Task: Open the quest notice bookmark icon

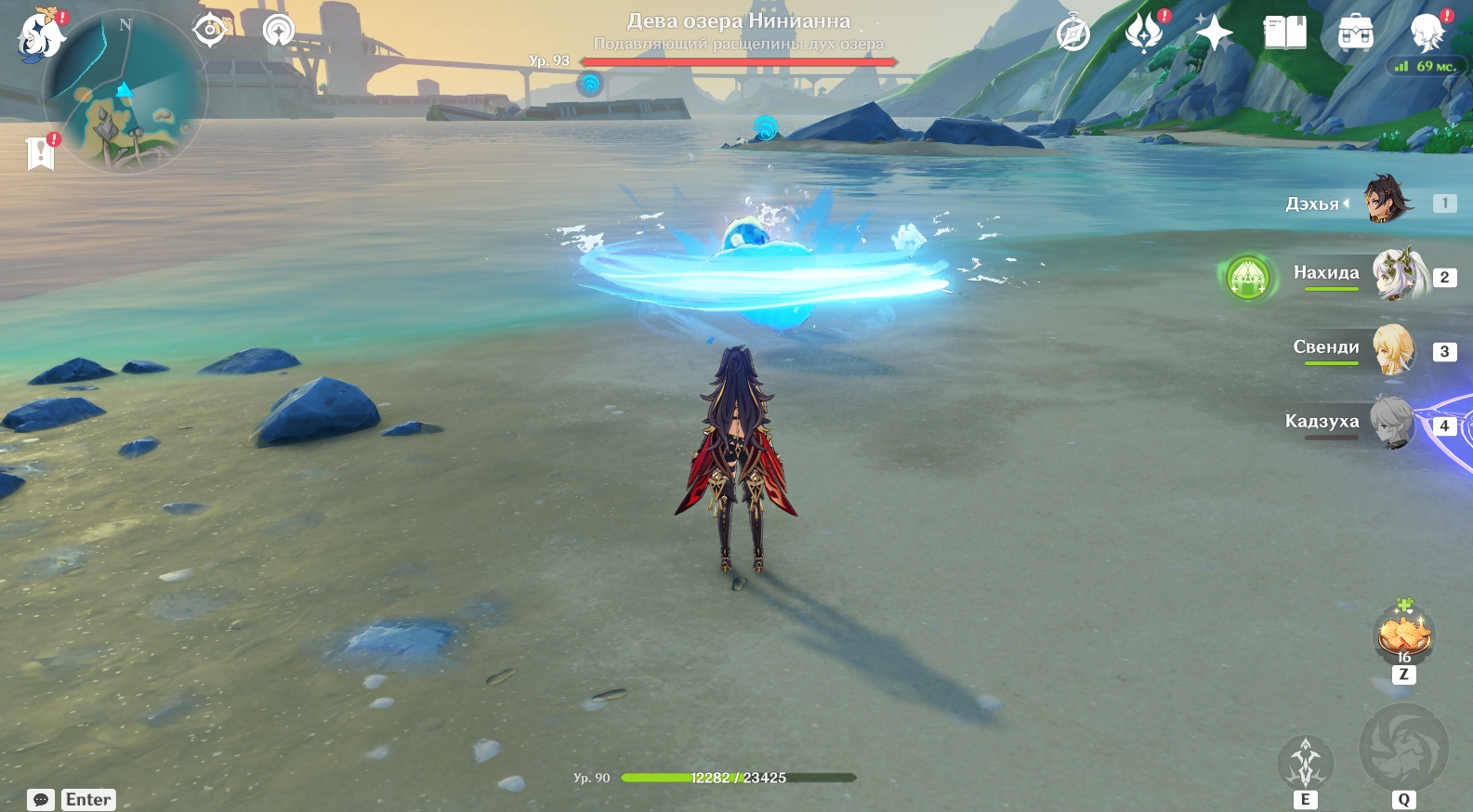Action: click(x=41, y=152)
